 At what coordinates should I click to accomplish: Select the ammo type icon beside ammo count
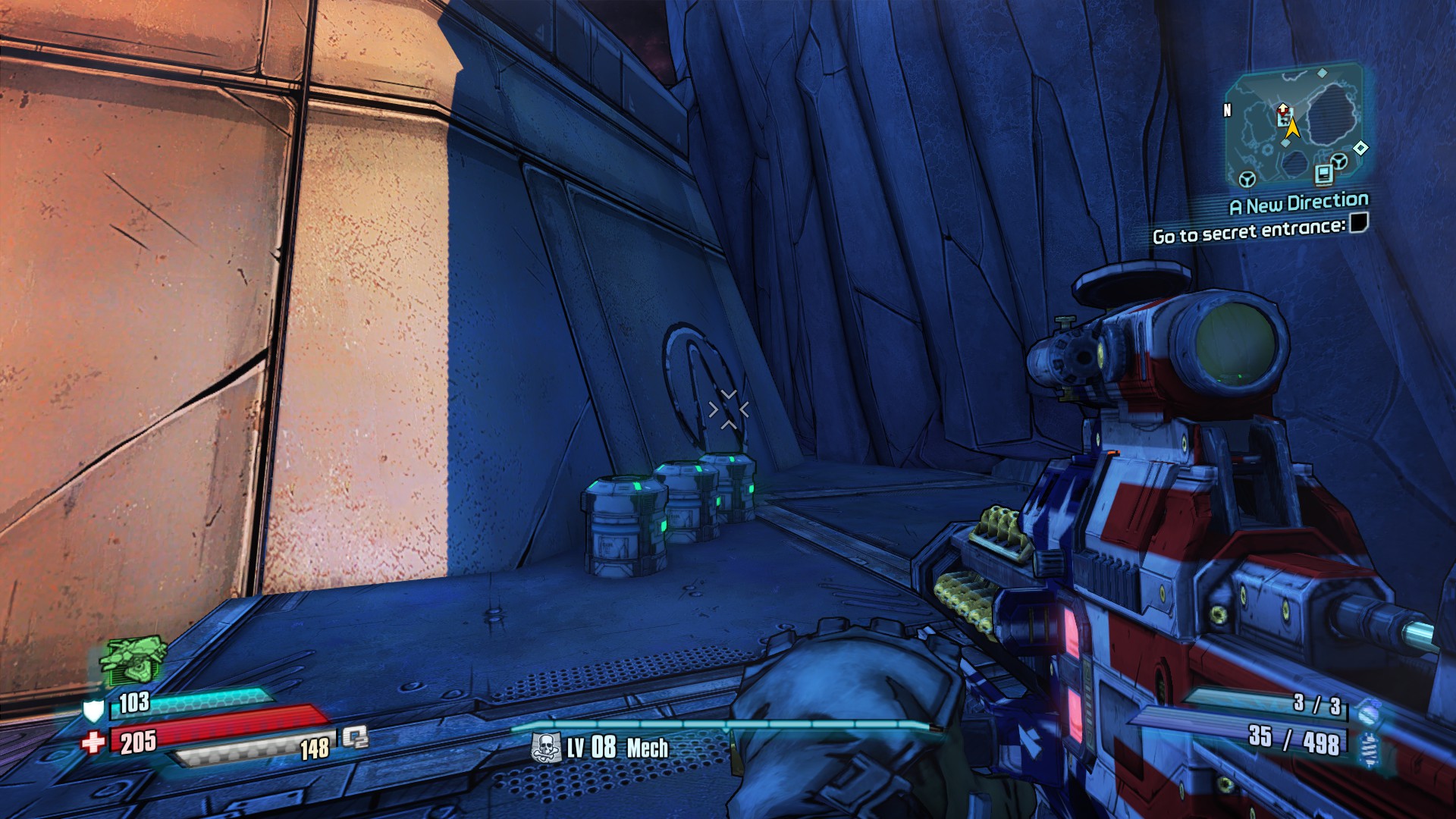coord(1368,748)
